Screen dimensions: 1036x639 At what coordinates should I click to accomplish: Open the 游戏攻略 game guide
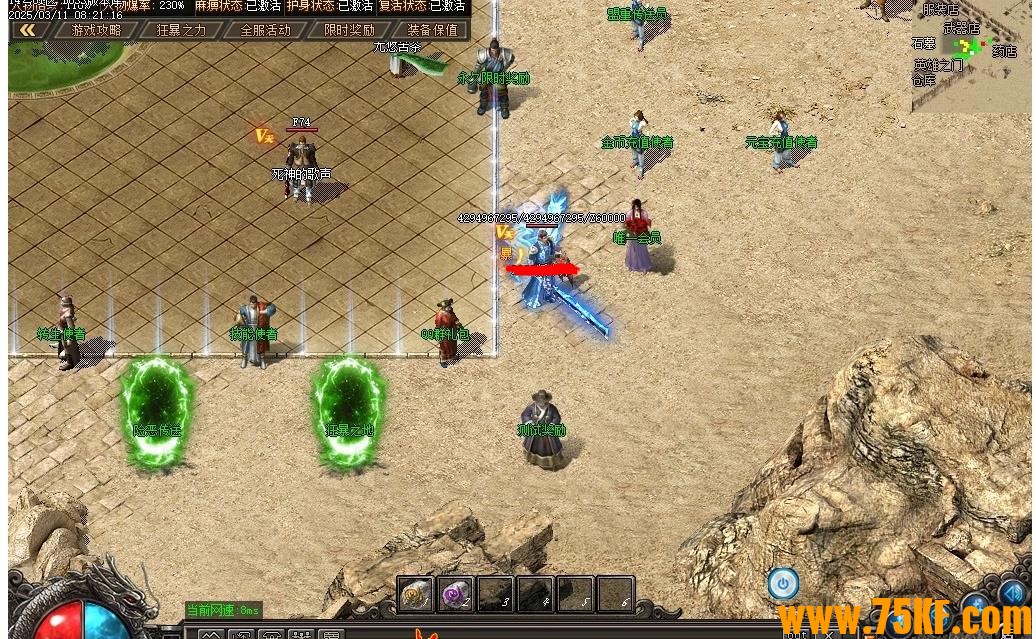click(96, 30)
